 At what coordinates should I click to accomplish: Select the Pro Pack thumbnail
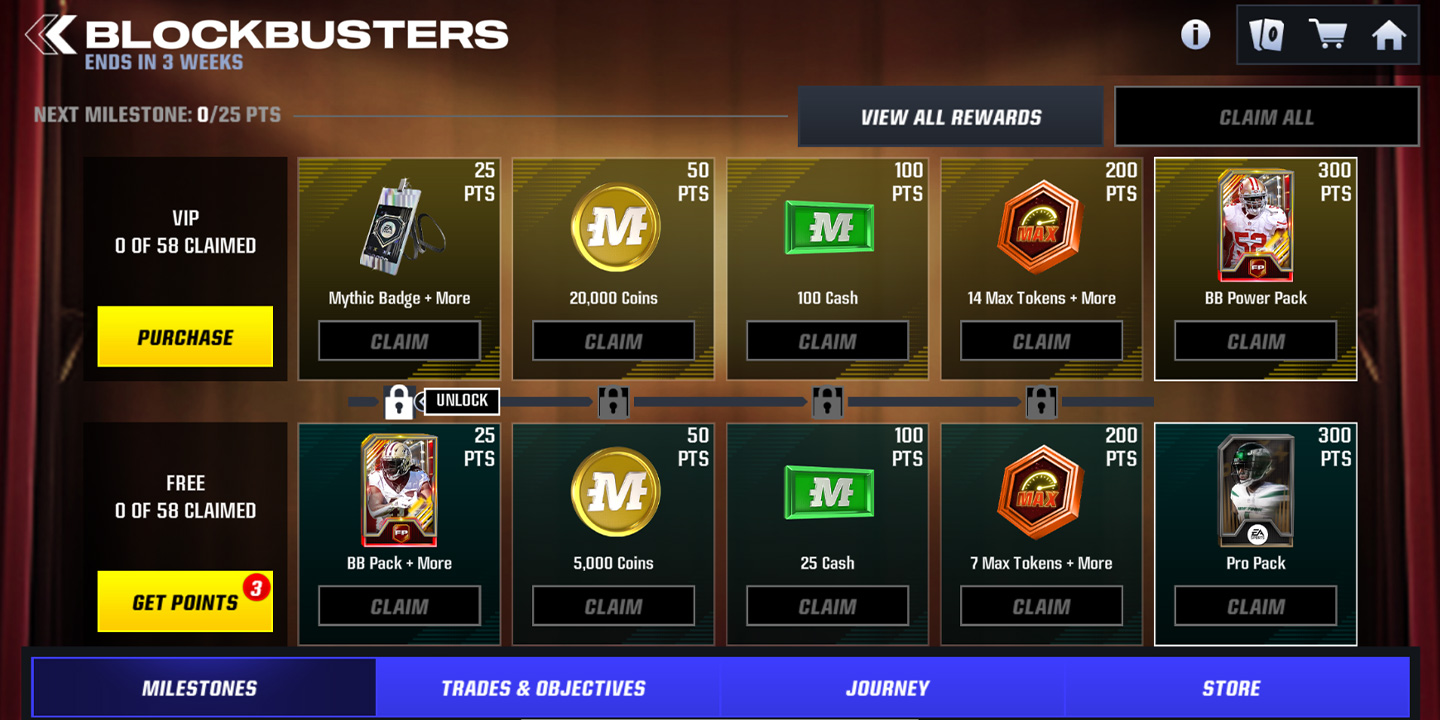click(1255, 493)
